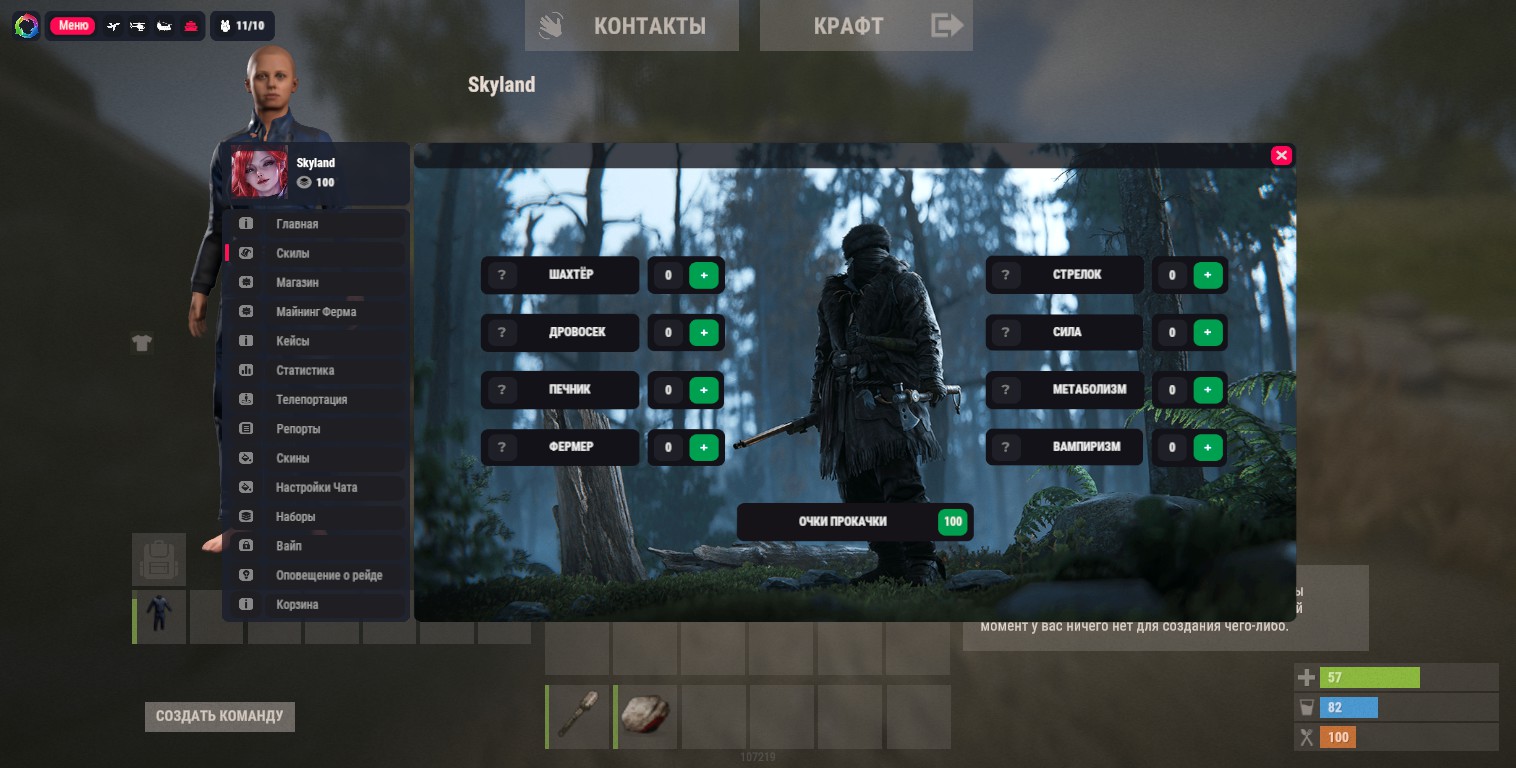The image size is (1516, 768).
Task: Show info for the Фермер skill question mark
Action: (x=502, y=447)
